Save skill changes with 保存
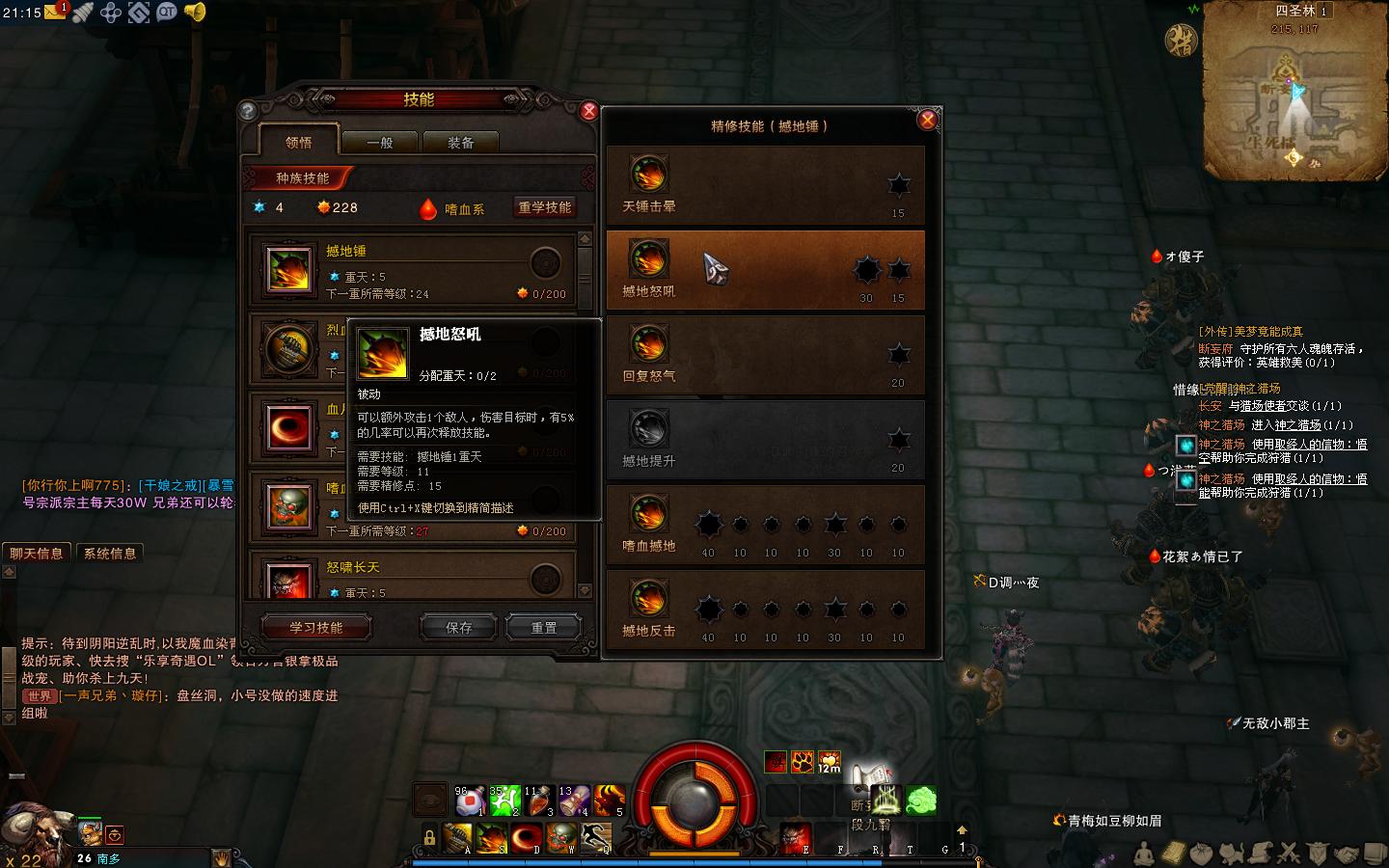 [459, 628]
